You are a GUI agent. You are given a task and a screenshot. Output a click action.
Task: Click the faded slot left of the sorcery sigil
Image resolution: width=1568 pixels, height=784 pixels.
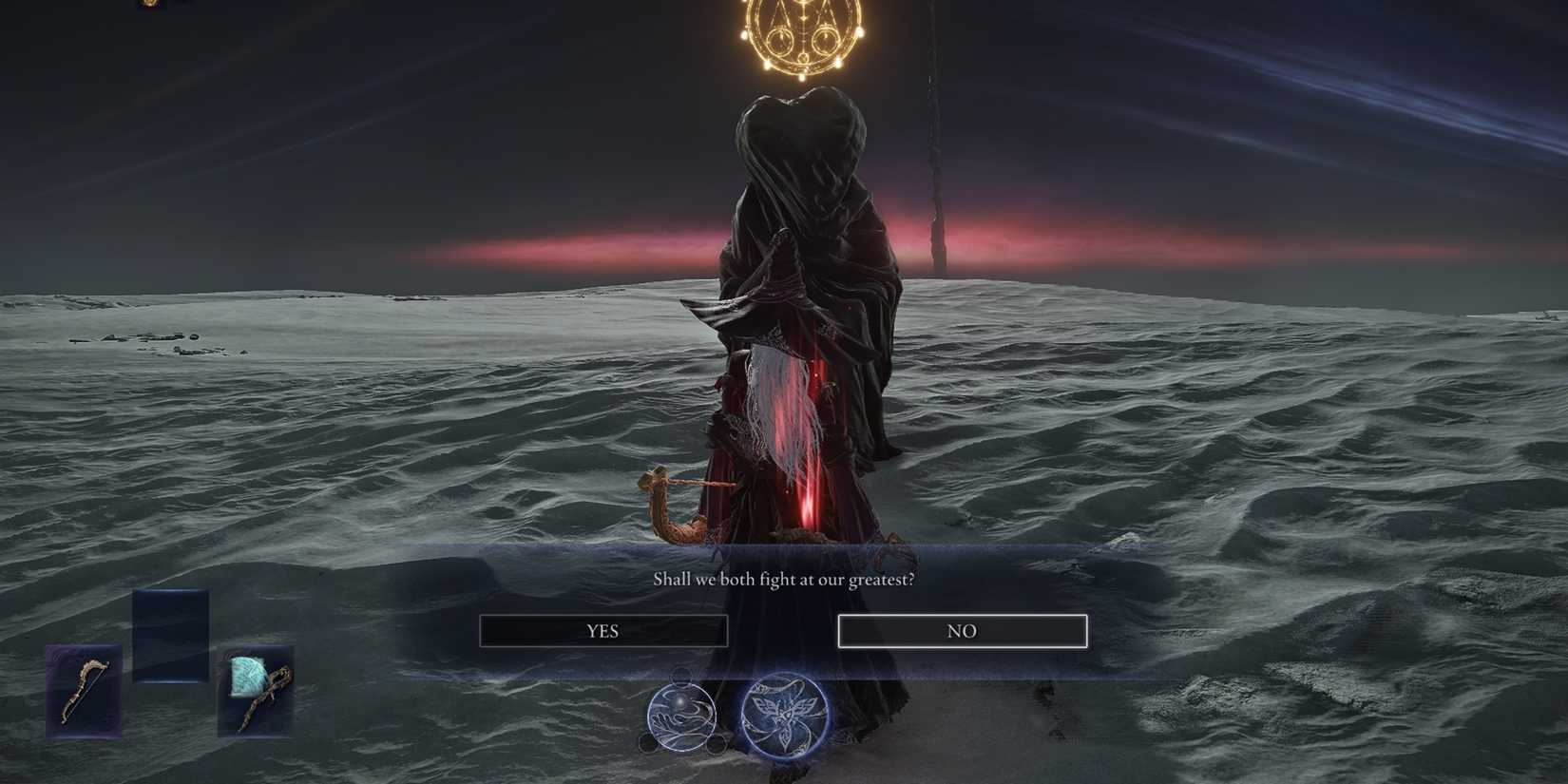point(648,743)
